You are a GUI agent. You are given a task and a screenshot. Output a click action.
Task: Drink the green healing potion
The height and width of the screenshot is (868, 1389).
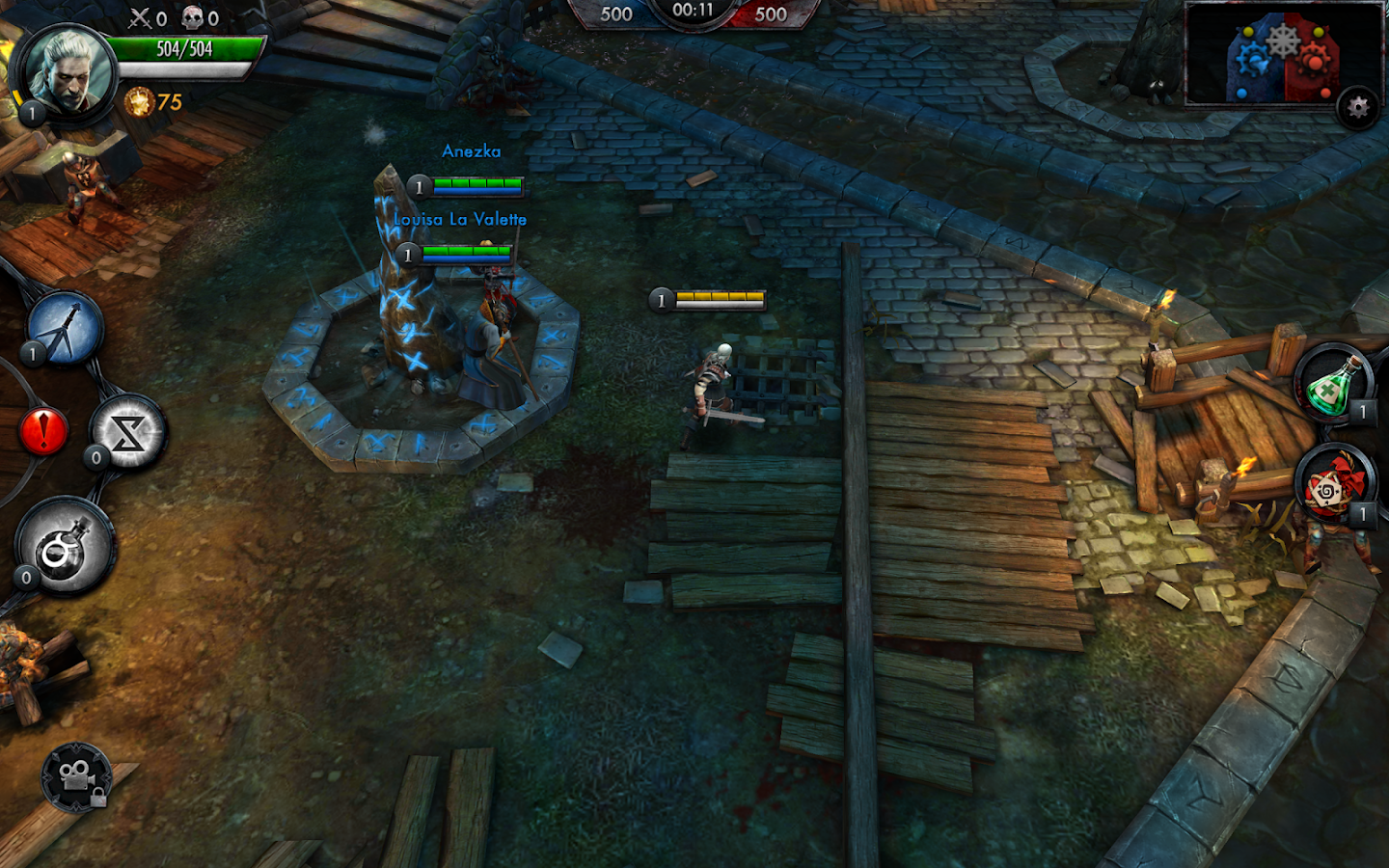tap(1334, 383)
